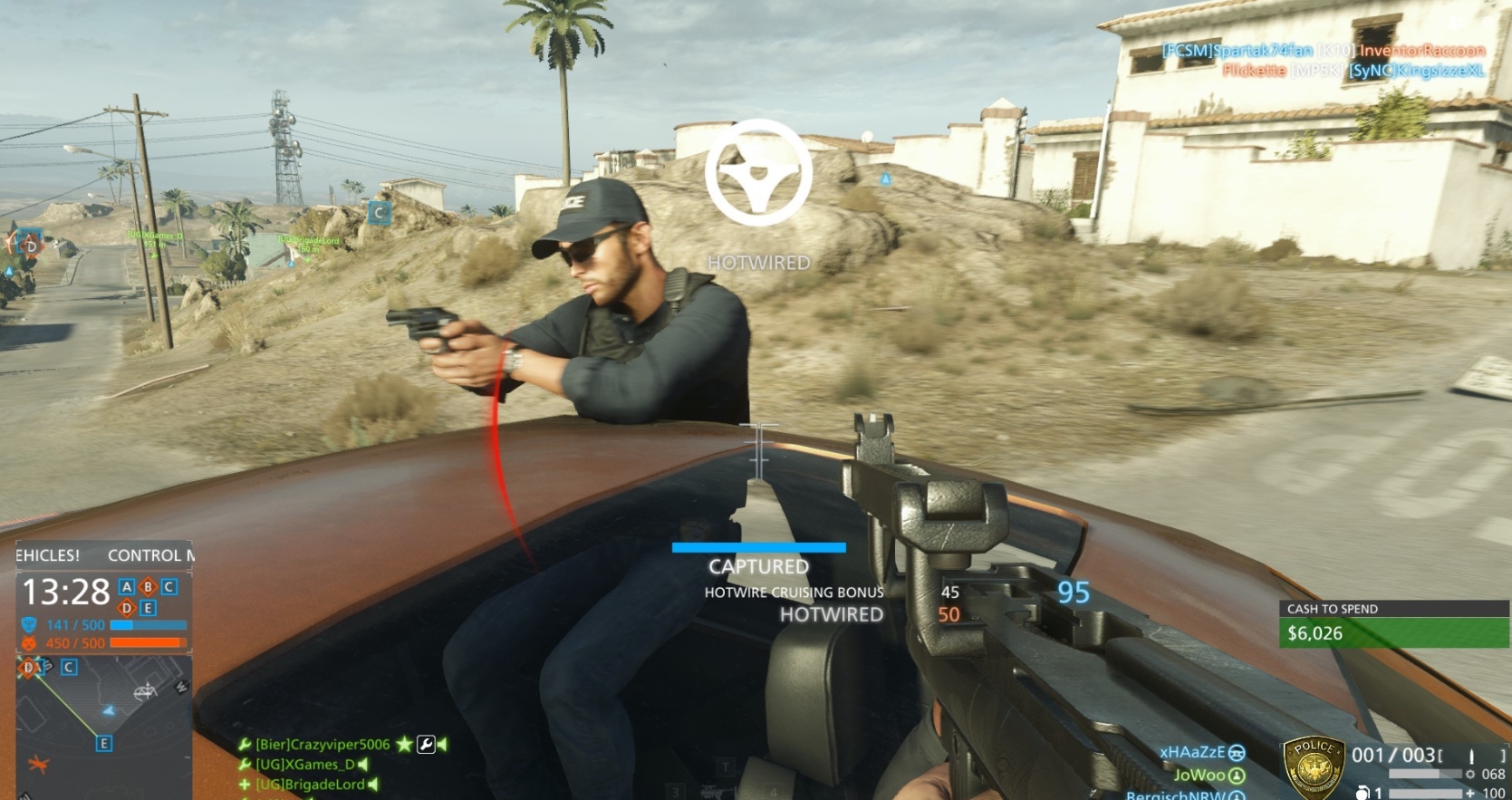The image size is (1512, 800).
Task: Click the bullet magazine icon by 001/003
Action: coord(1472,755)
